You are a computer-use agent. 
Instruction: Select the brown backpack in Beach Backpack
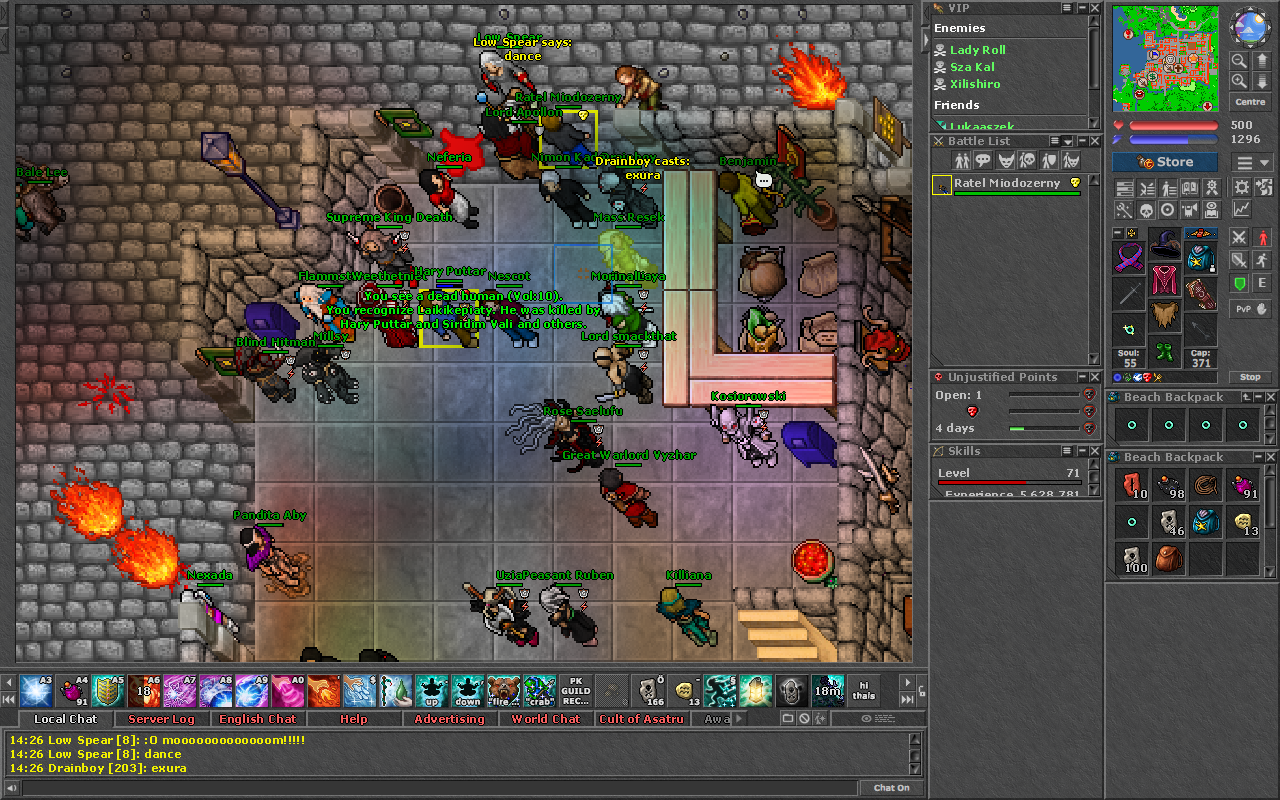(1165, 558)
